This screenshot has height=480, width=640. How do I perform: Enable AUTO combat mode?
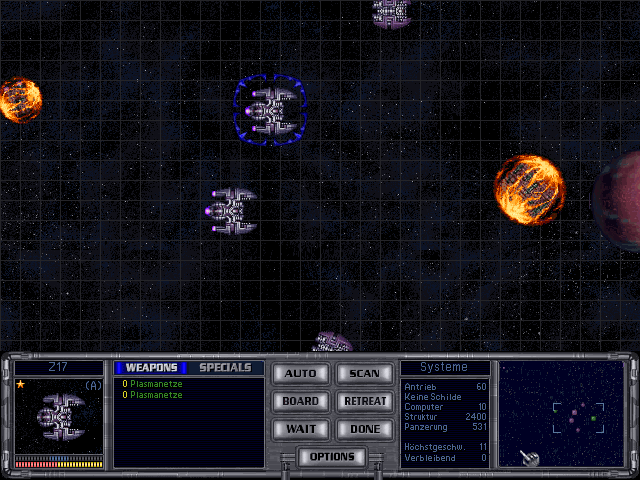[300, 374]
